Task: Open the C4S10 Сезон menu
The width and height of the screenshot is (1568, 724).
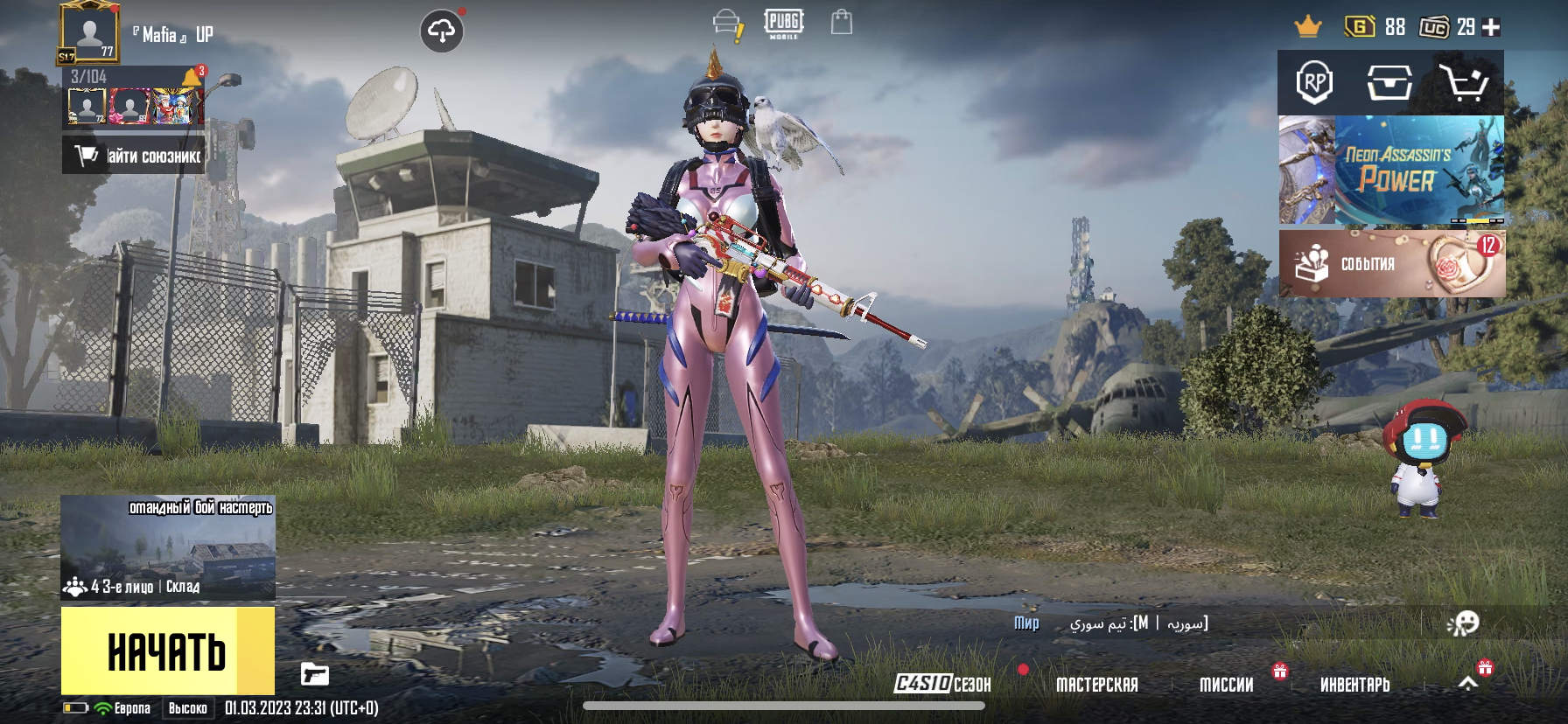Action: (942, 684)
